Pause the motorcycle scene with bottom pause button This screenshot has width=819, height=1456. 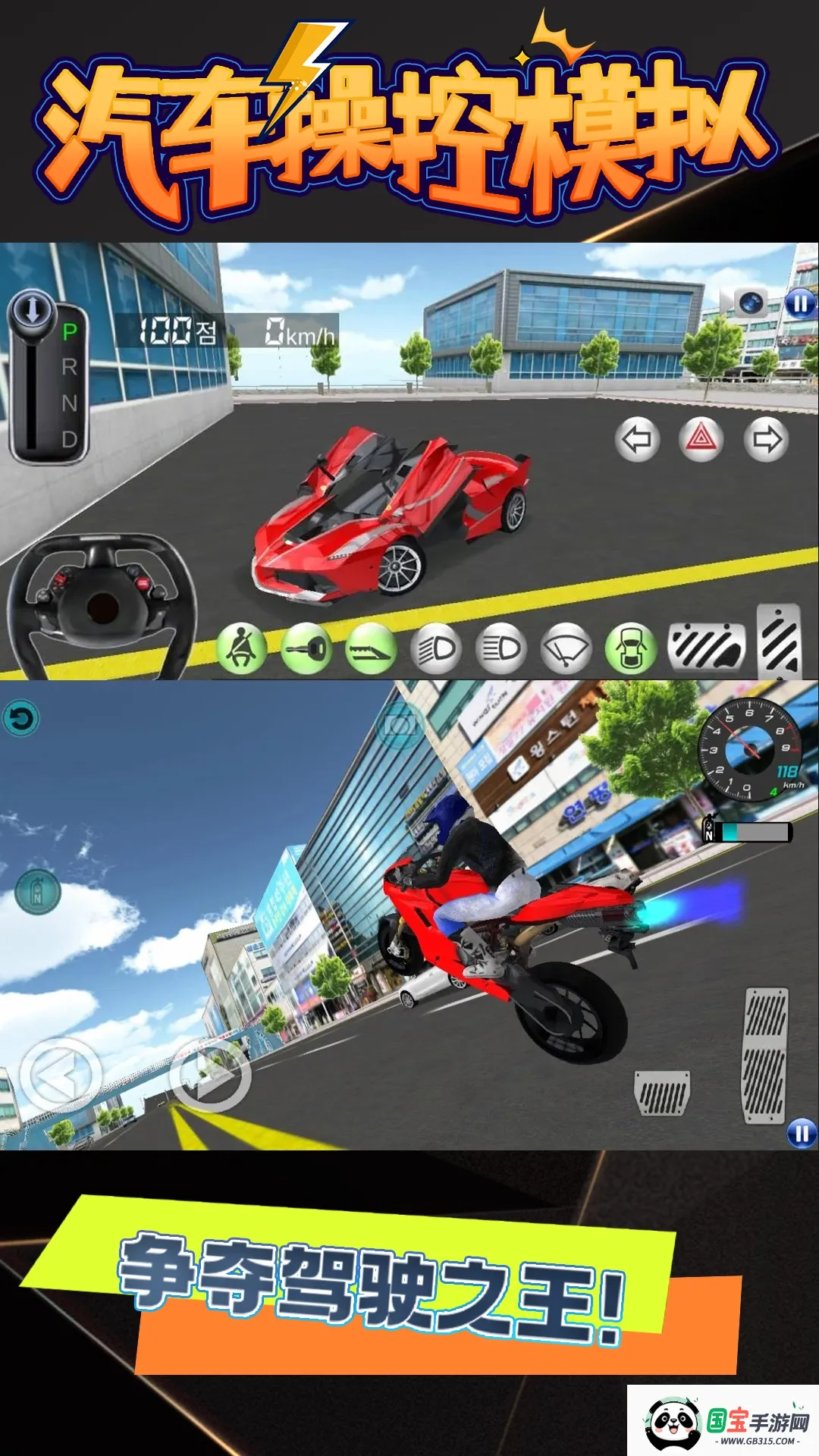tap(802, 1133)
